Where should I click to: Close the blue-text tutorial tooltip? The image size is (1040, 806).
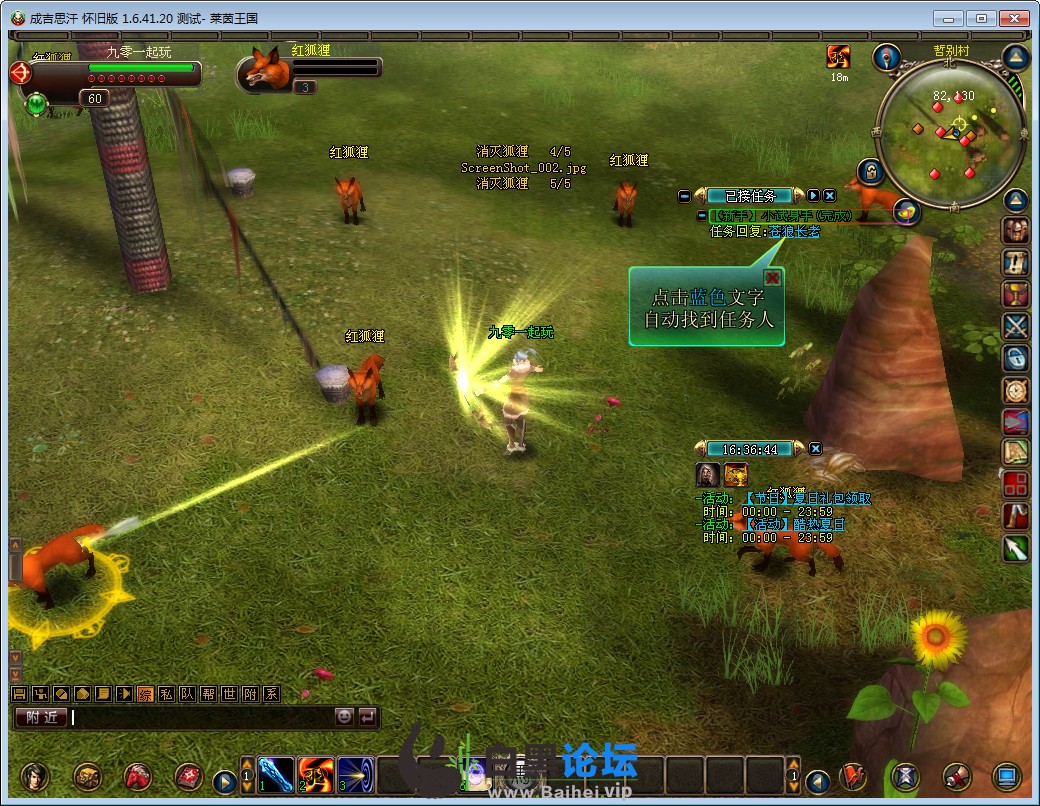point(772,278)
